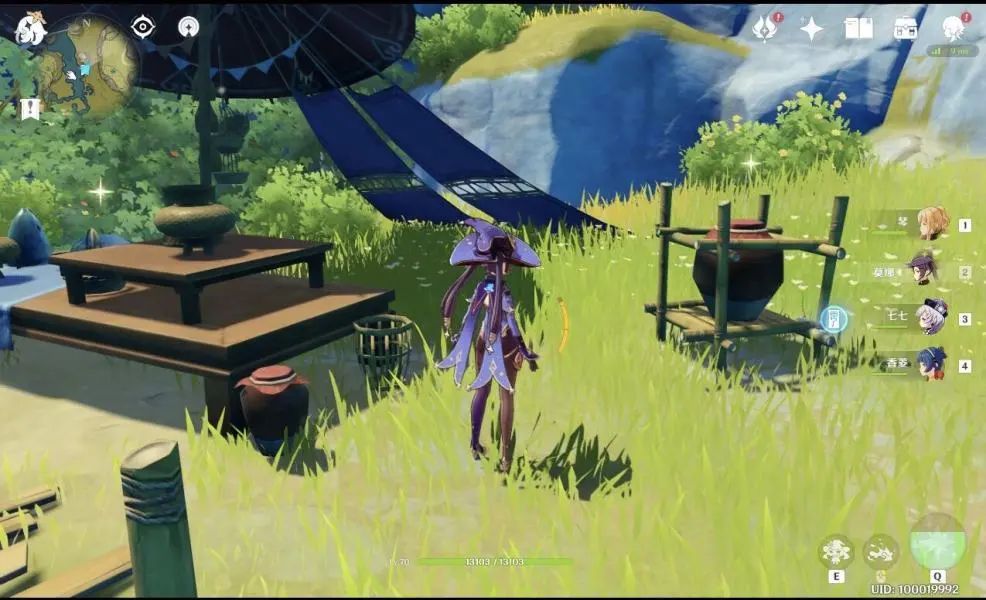Click the round compass-style icon
The width and height of the screenshot is (986, 600).
188,27
